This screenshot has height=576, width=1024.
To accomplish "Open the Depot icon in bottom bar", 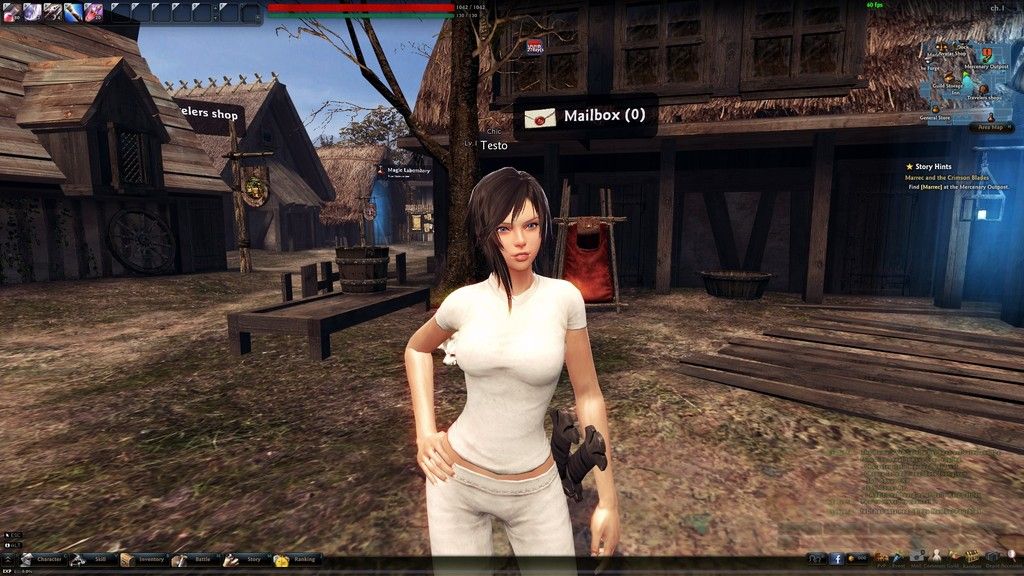I will point(991,556).
